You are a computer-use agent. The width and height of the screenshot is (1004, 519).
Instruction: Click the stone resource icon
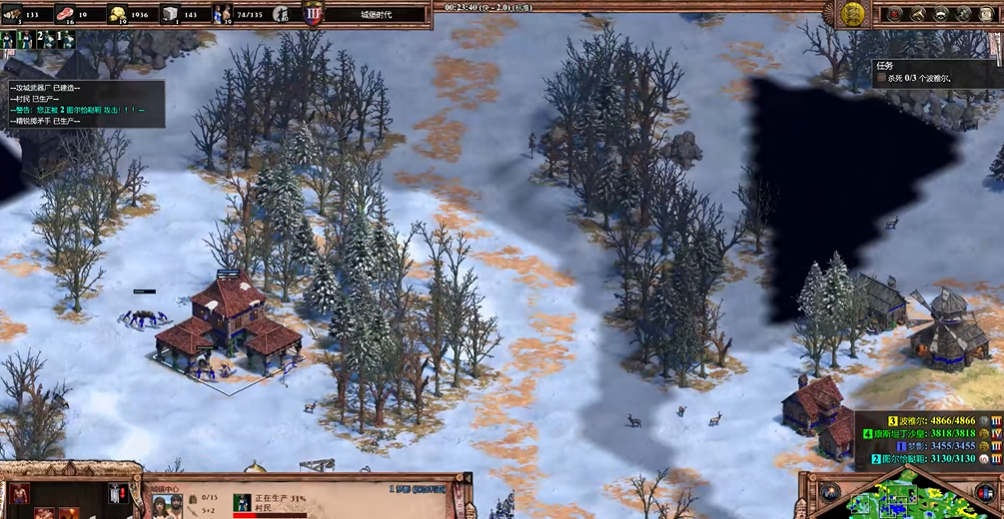[170, 14]
